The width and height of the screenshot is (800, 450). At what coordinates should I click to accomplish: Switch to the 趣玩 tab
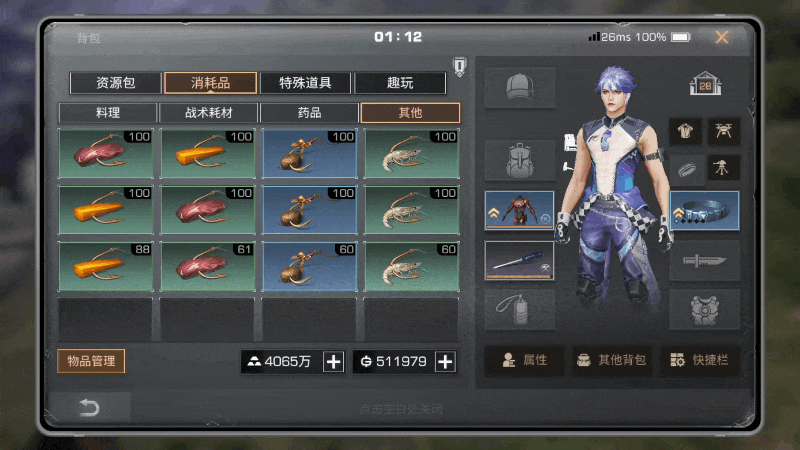(x=400, y=83)
